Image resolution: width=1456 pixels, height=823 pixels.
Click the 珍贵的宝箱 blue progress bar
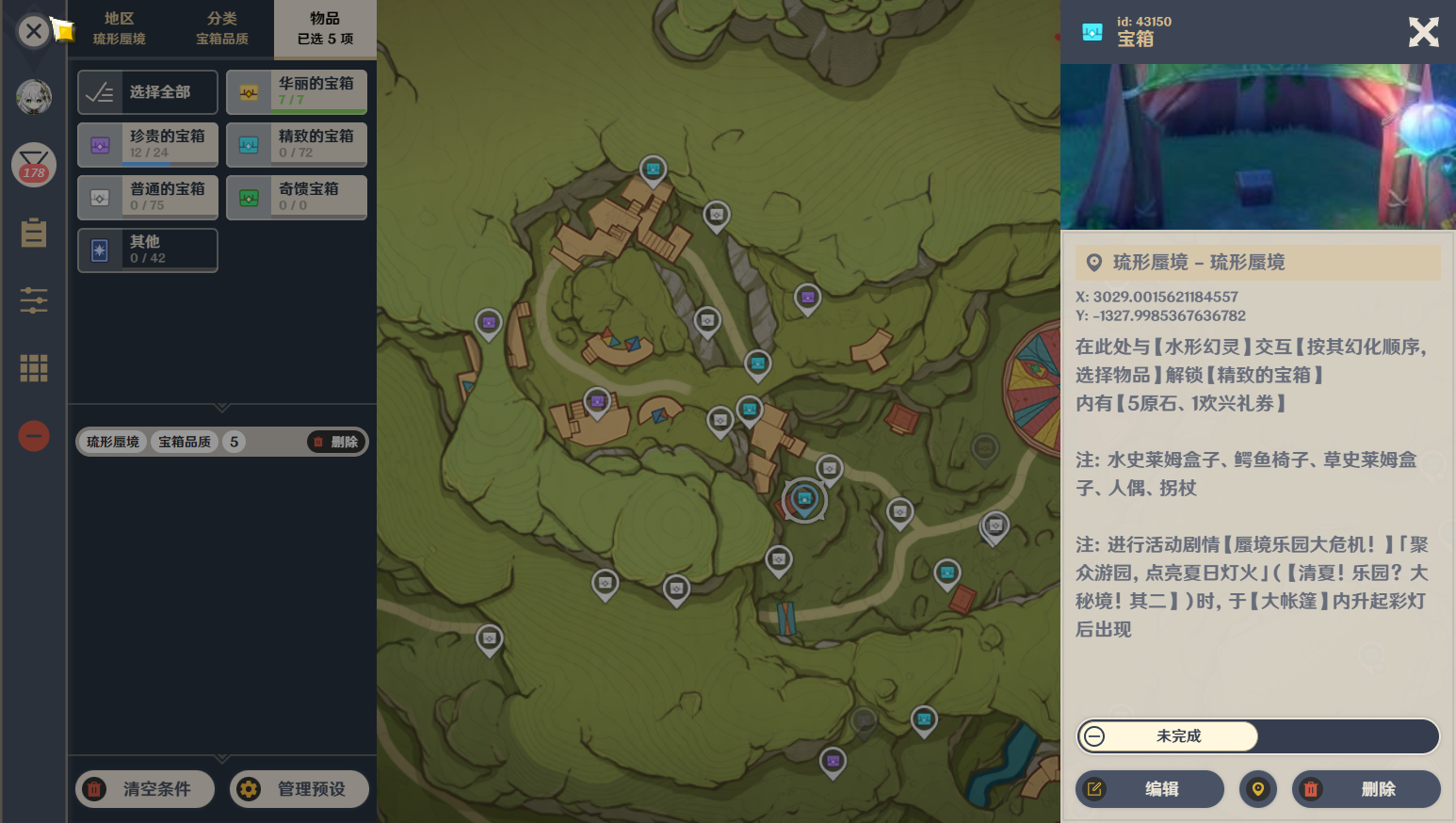(147, 164)
